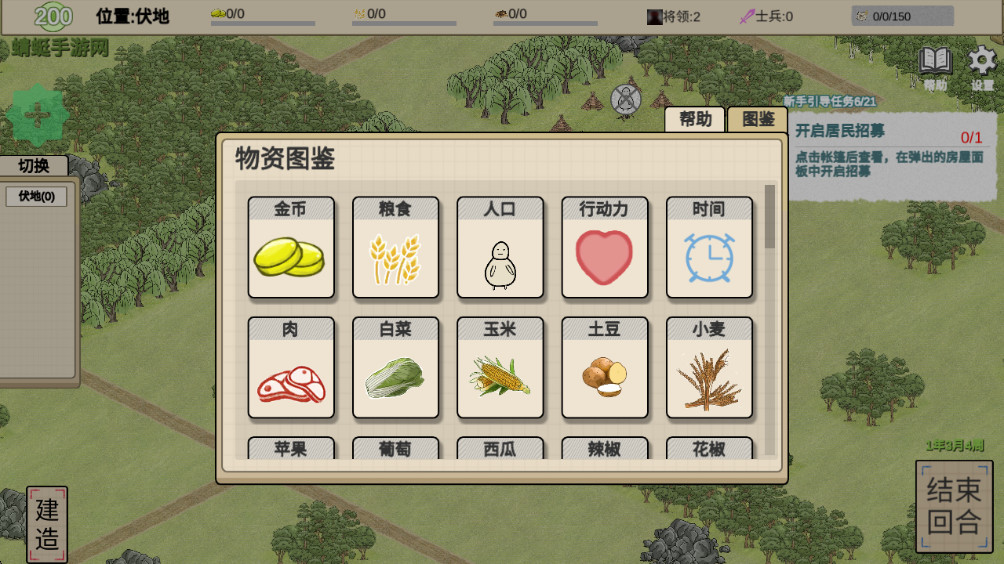Viewport: 1004px width, 564px height.
Task: Click the encyclopedia list scrollbar
Action: pos(769,216)
